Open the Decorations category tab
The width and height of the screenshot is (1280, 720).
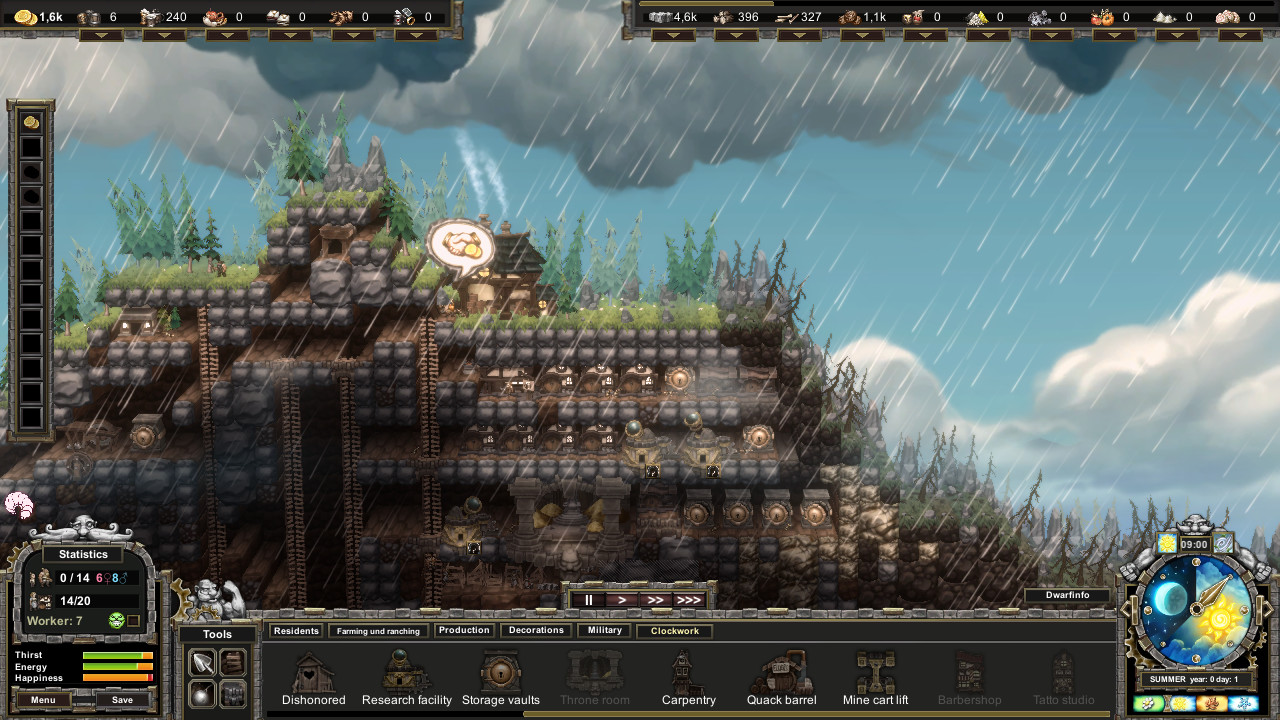coord(535,630)
